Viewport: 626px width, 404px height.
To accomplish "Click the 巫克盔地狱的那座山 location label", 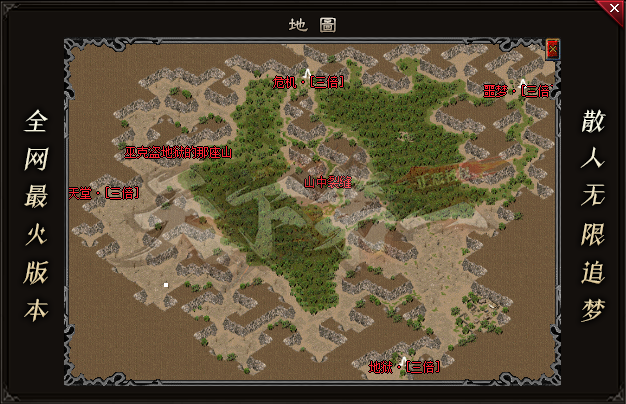I will pyautogui.click(x=177, y=153).
